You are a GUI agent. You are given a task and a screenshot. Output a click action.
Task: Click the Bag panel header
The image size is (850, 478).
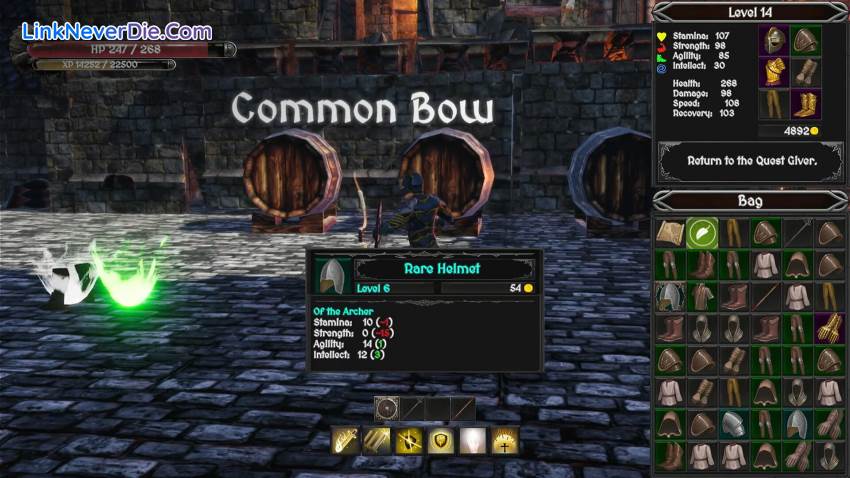(750, 200)
